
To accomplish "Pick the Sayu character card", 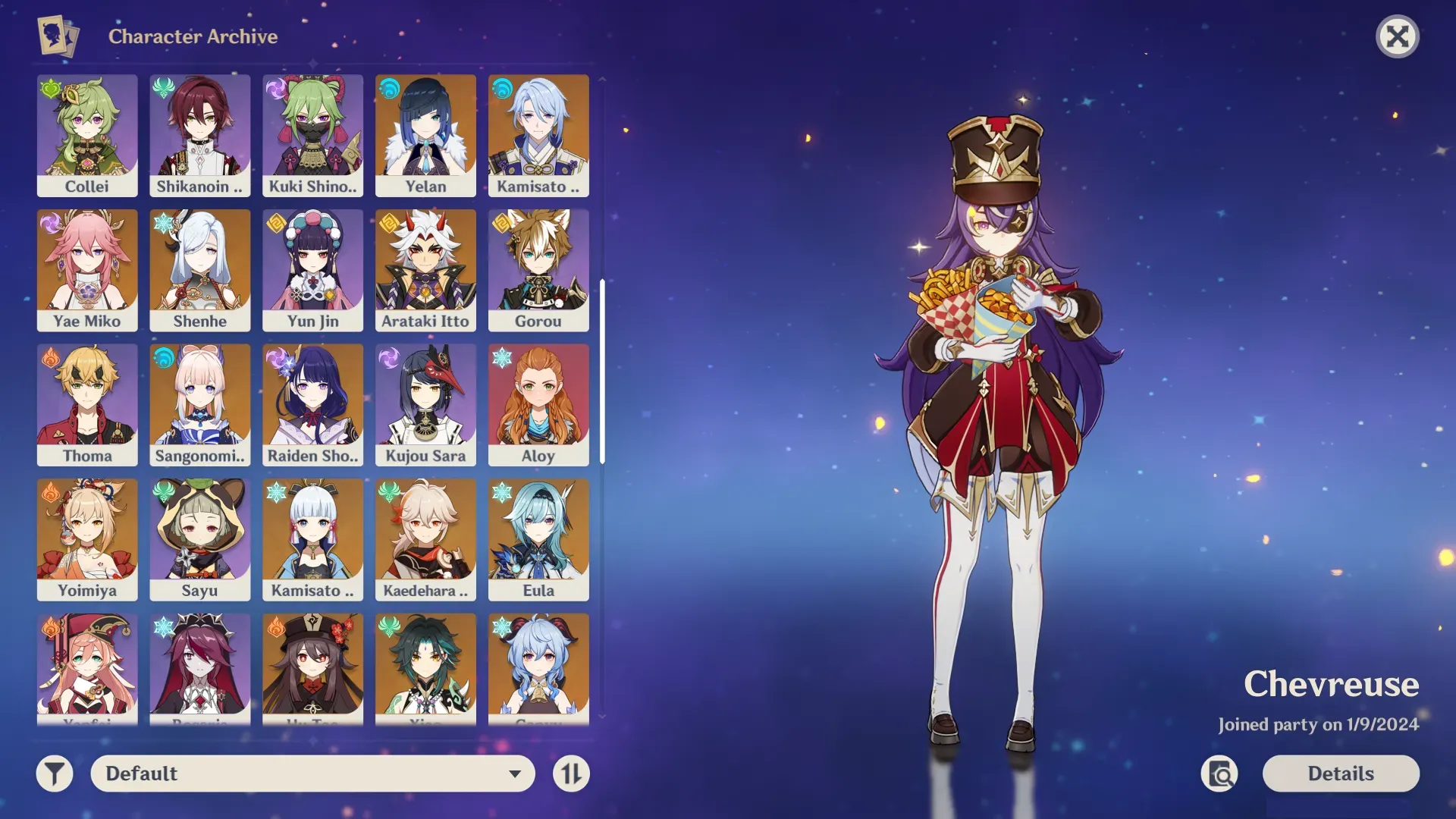I will pos(200,539).
